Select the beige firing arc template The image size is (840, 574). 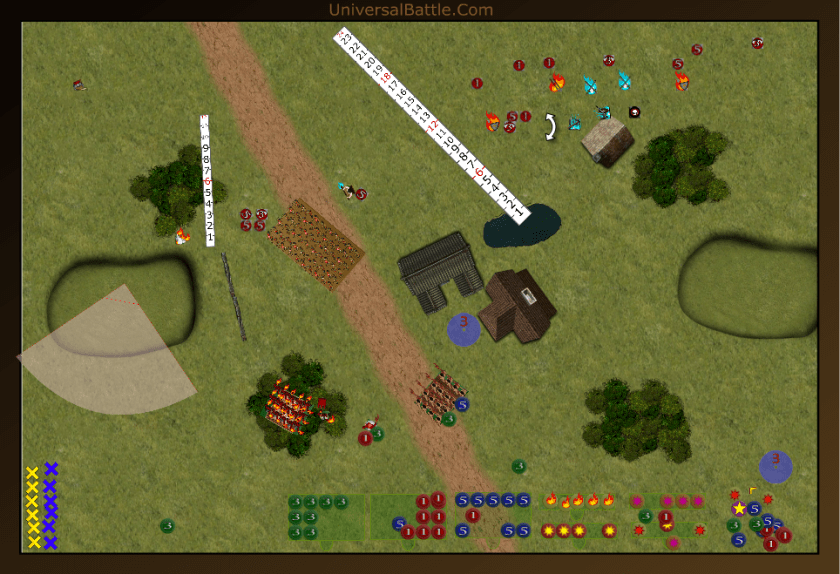point(110,355)
